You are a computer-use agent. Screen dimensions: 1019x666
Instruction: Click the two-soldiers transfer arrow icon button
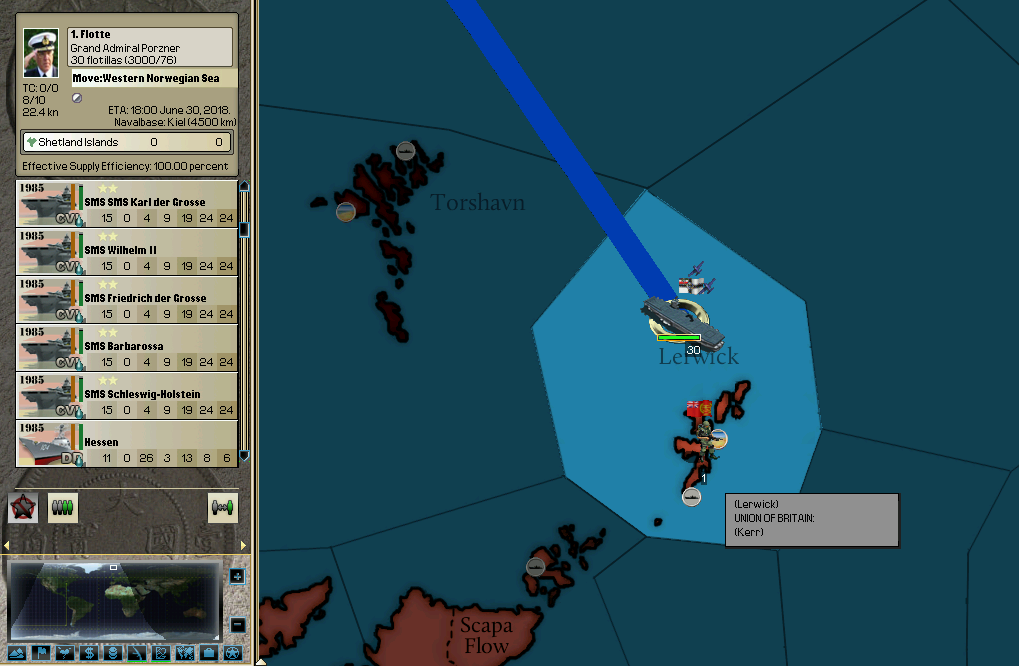pos(223,508)
